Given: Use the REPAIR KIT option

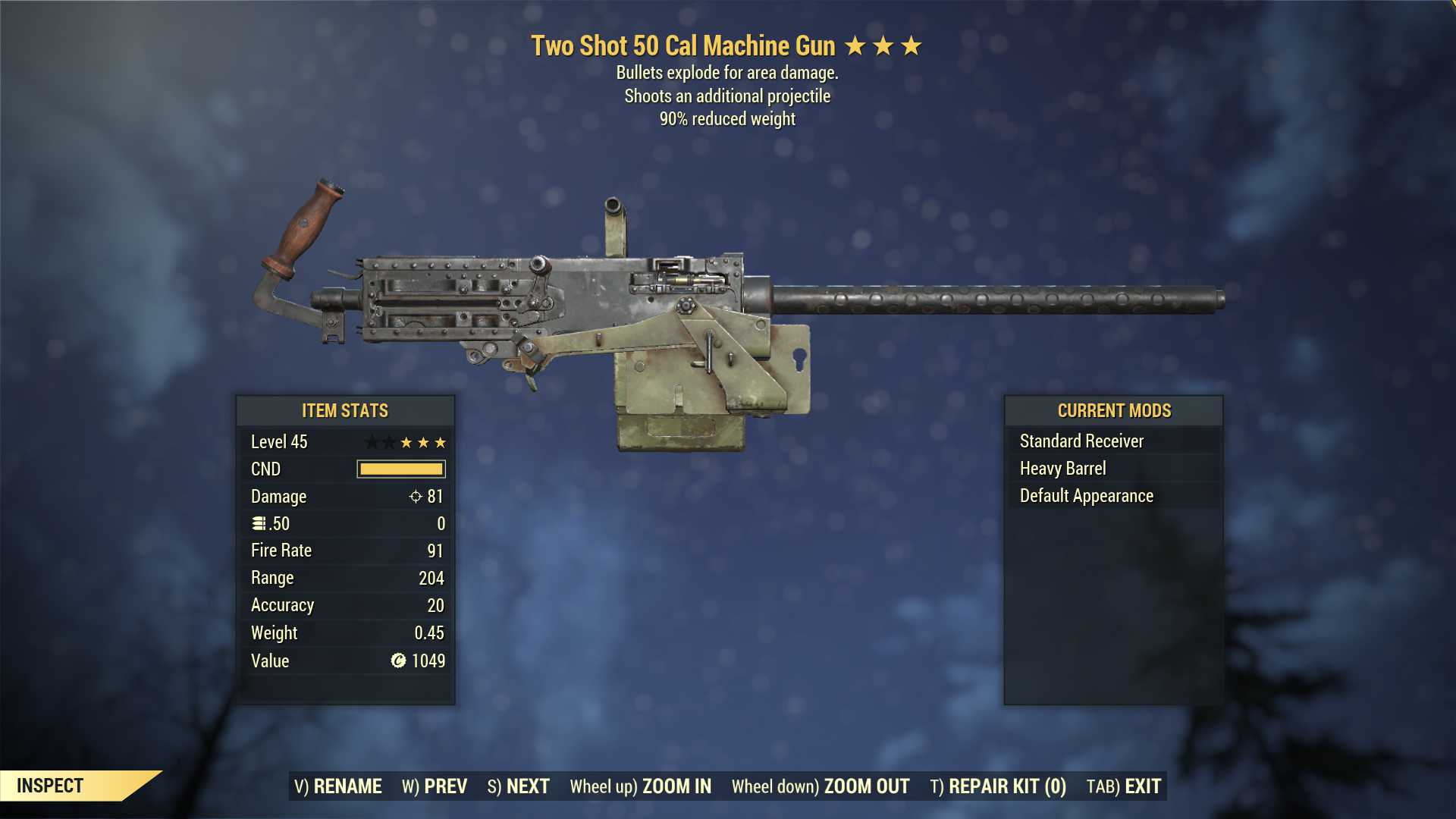Looking at the screenshot, I should 998,786.
